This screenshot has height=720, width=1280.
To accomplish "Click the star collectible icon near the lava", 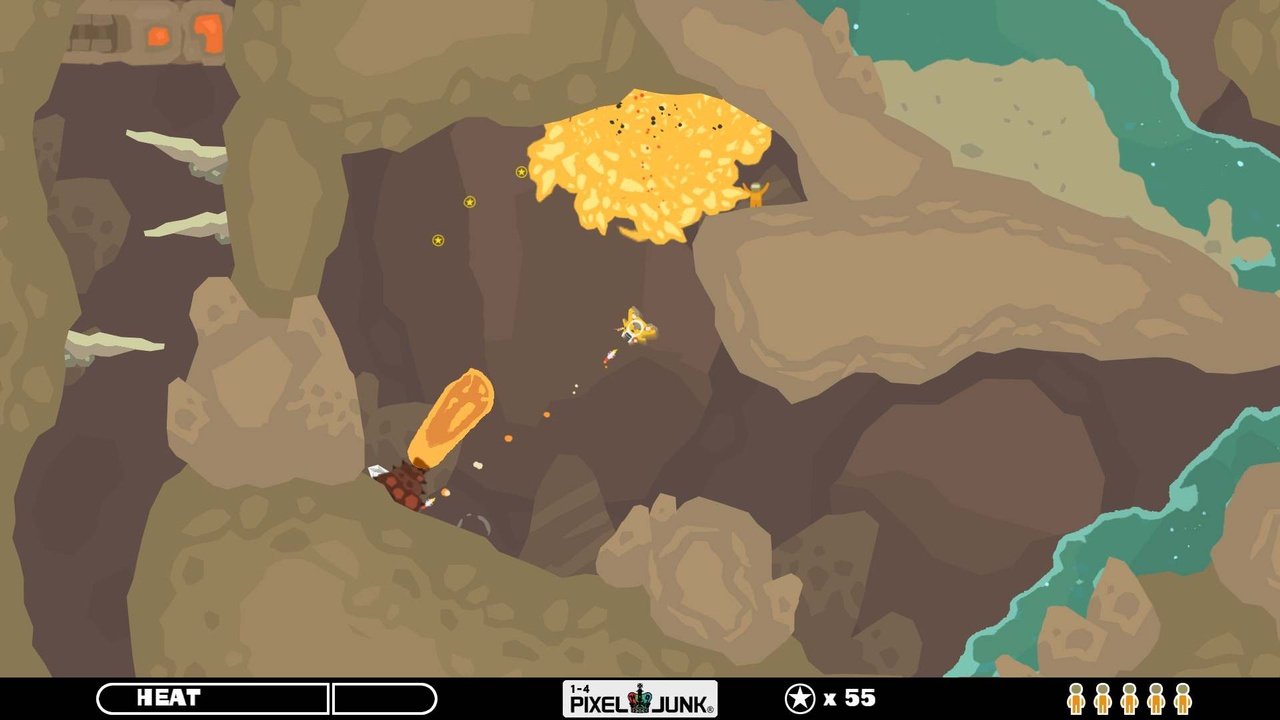I will point(519,171).
